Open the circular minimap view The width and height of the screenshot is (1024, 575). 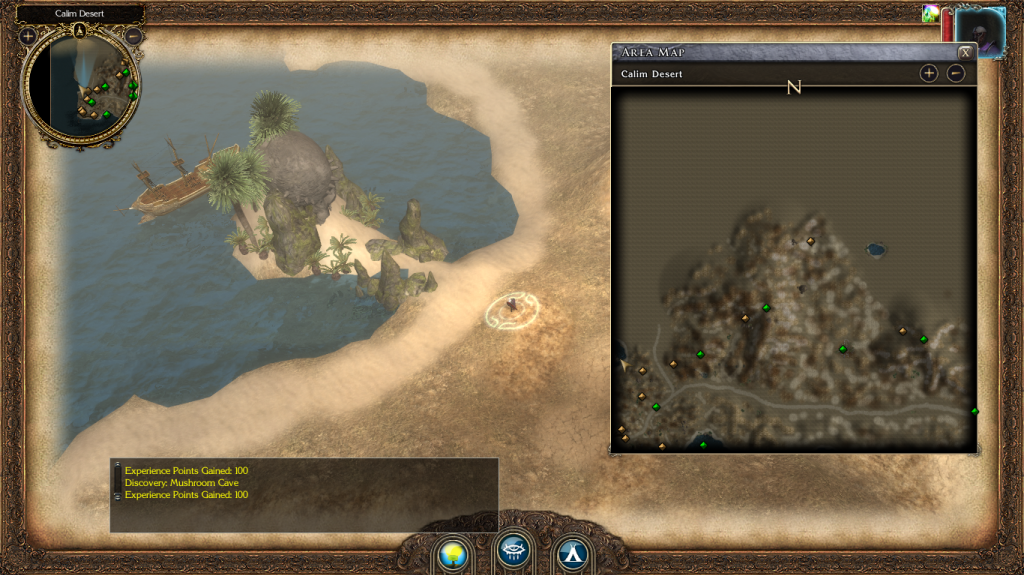tap(82, 85)
